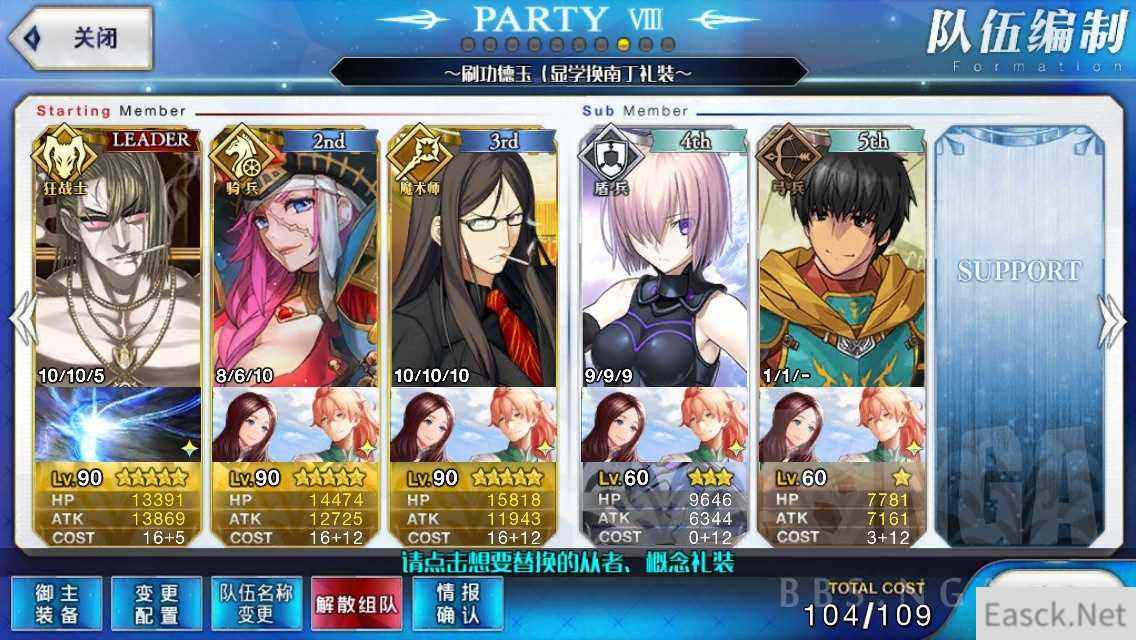Rename the party via 队伍名称变更

256,603
